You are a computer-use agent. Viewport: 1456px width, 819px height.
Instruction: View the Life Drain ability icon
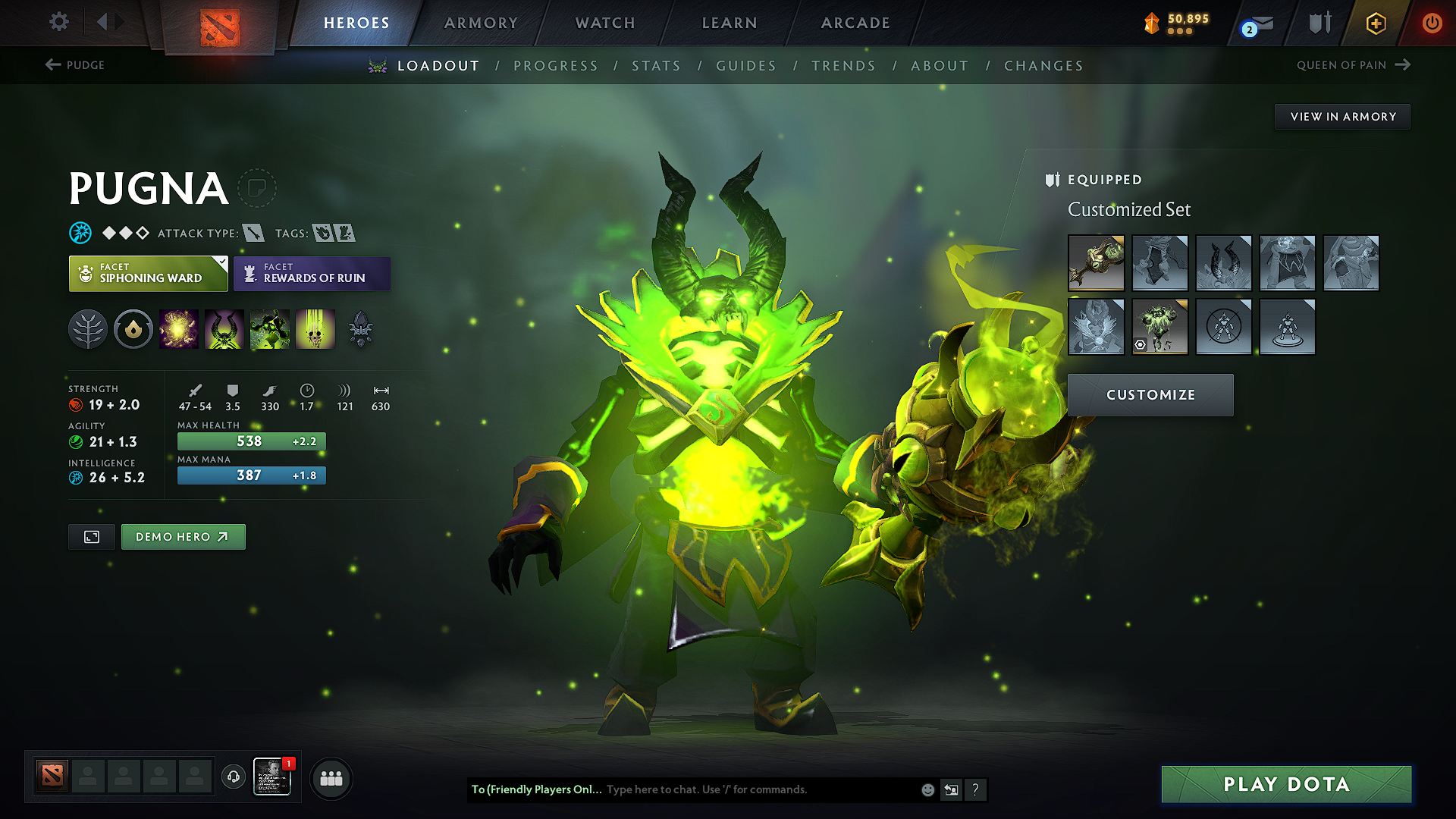point(315,329)
